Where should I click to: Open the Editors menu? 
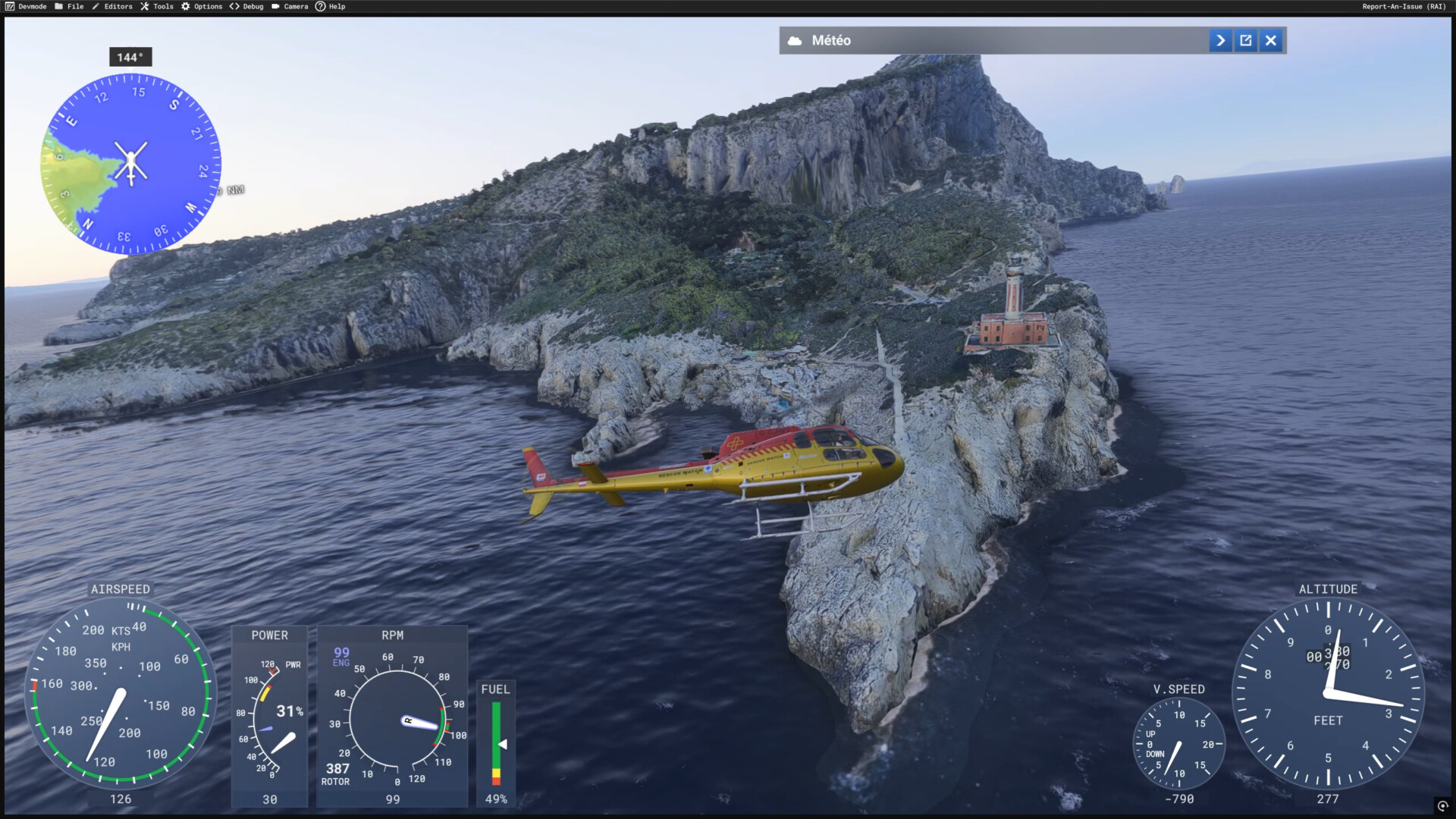pyautogui.click(x=112, y=7)
